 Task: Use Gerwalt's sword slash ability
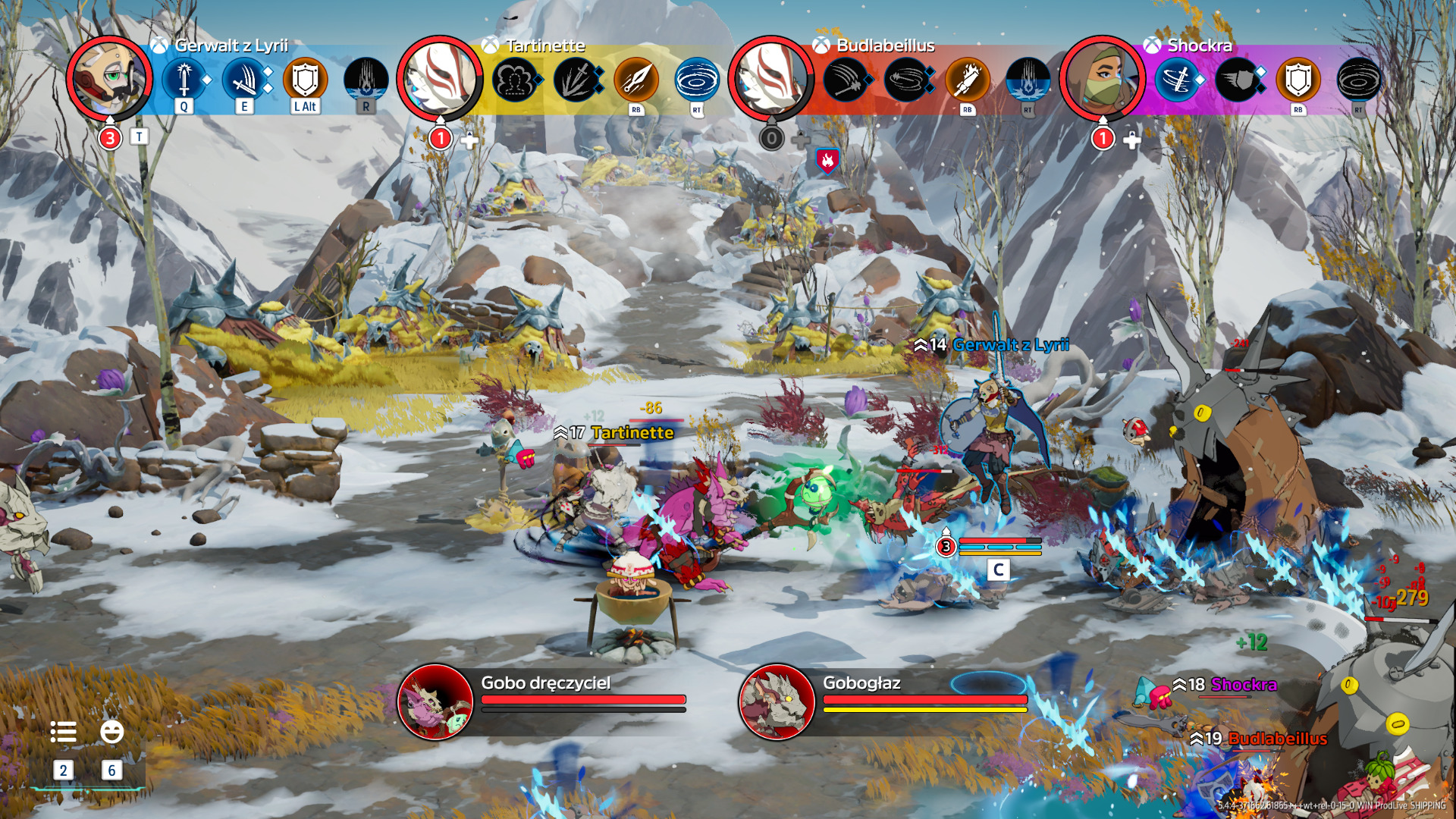[244, 79]
